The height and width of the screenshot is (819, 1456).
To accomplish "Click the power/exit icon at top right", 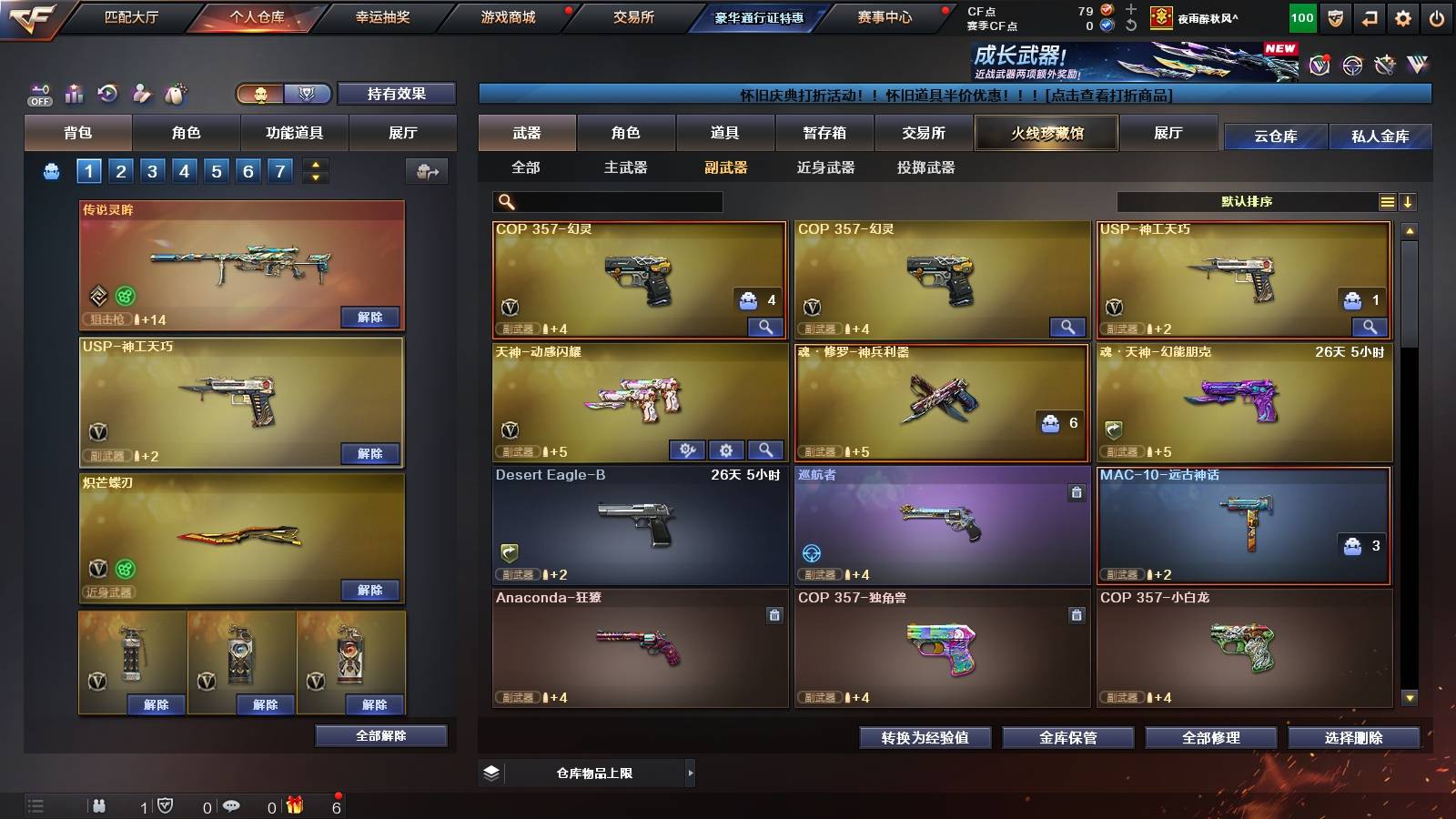I will 1435,16.
